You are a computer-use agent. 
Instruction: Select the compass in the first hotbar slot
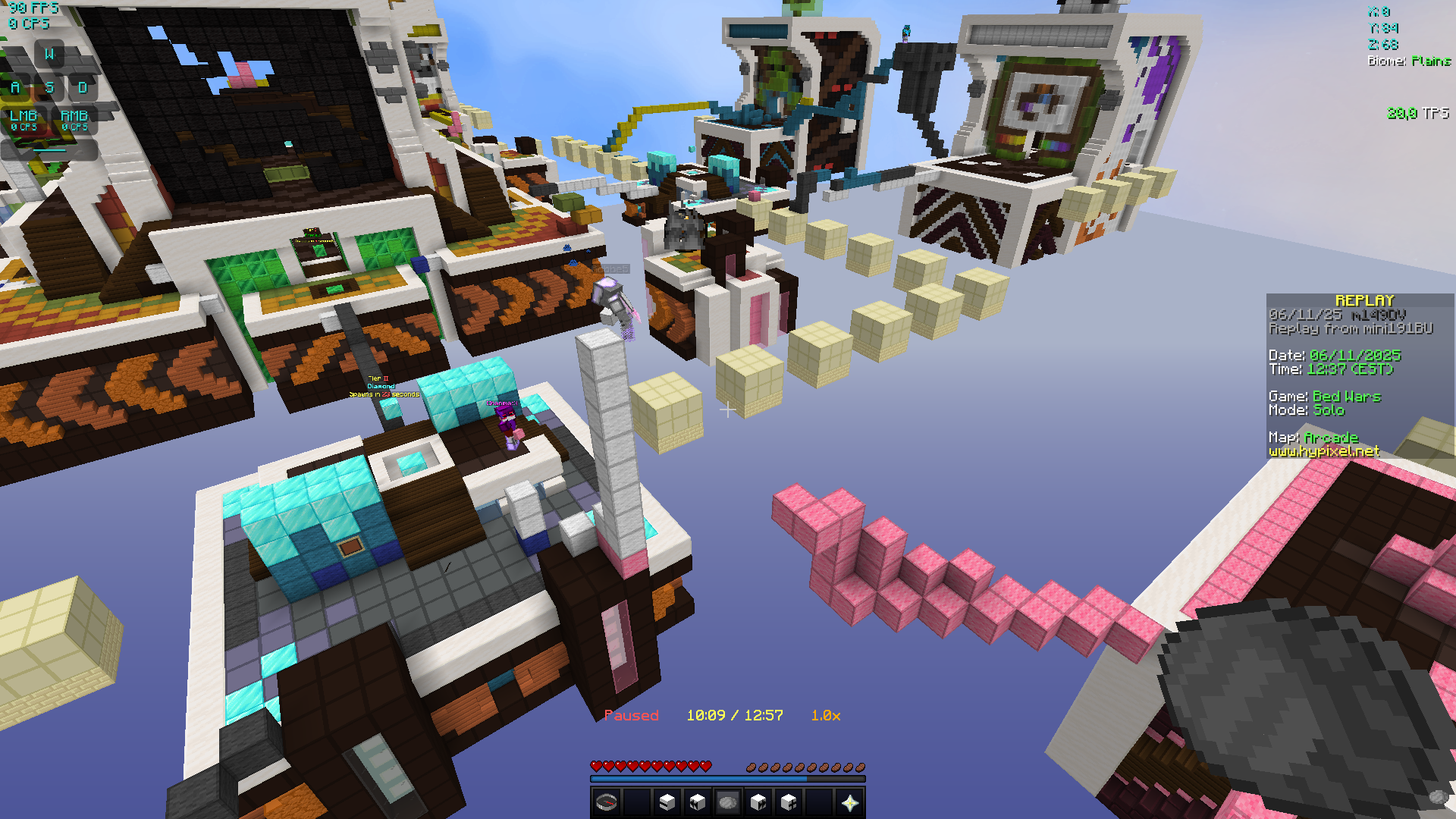(x=607, y=804)
